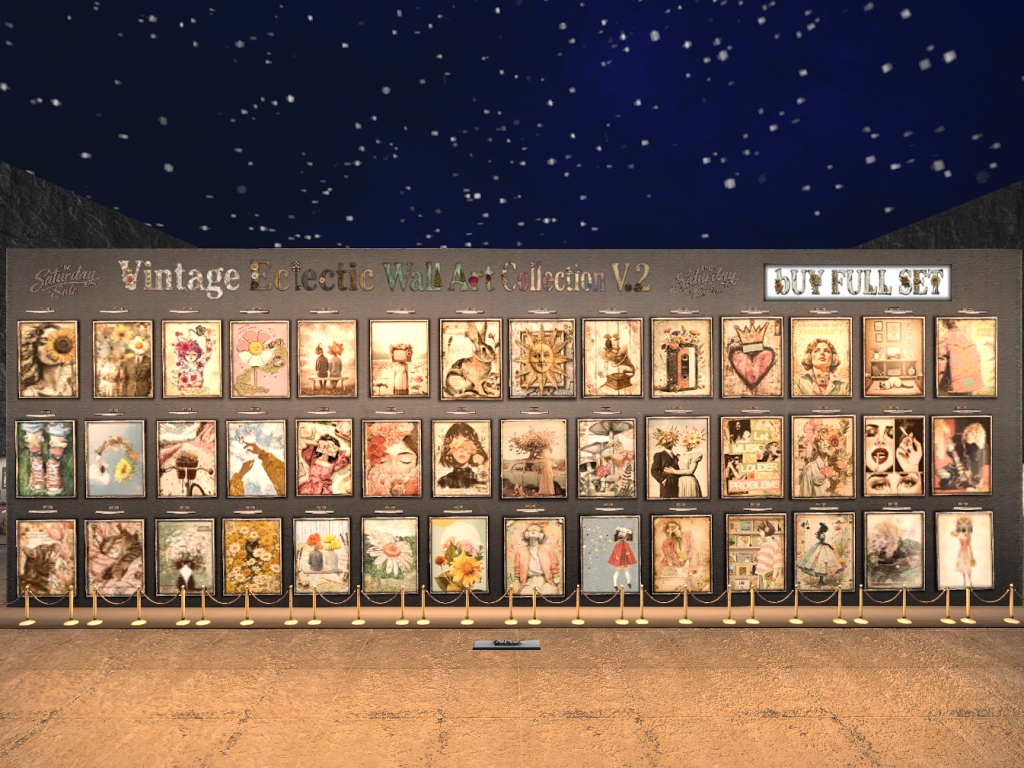Choose the flower-headed dancing couple art
Viewport: 1024px width, 768px height.
[678, 458]
